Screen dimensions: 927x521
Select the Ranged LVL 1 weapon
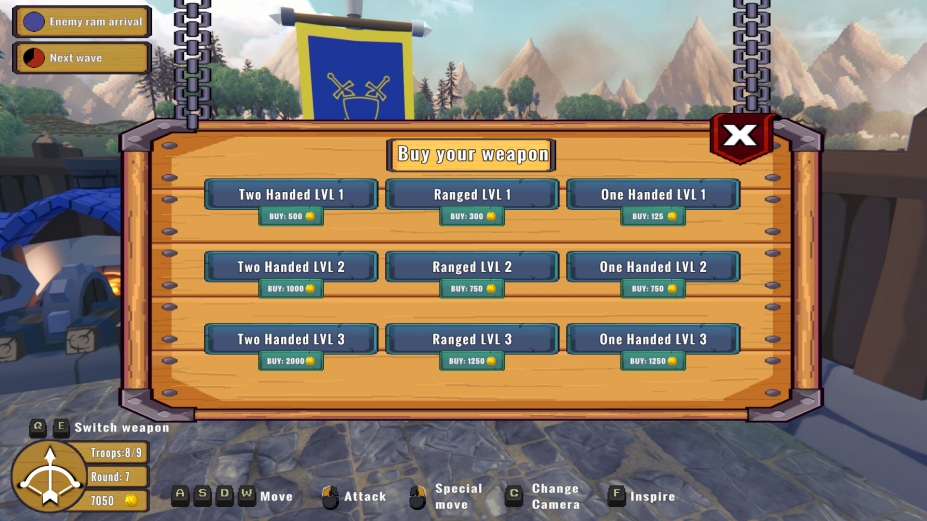point(472,194)
